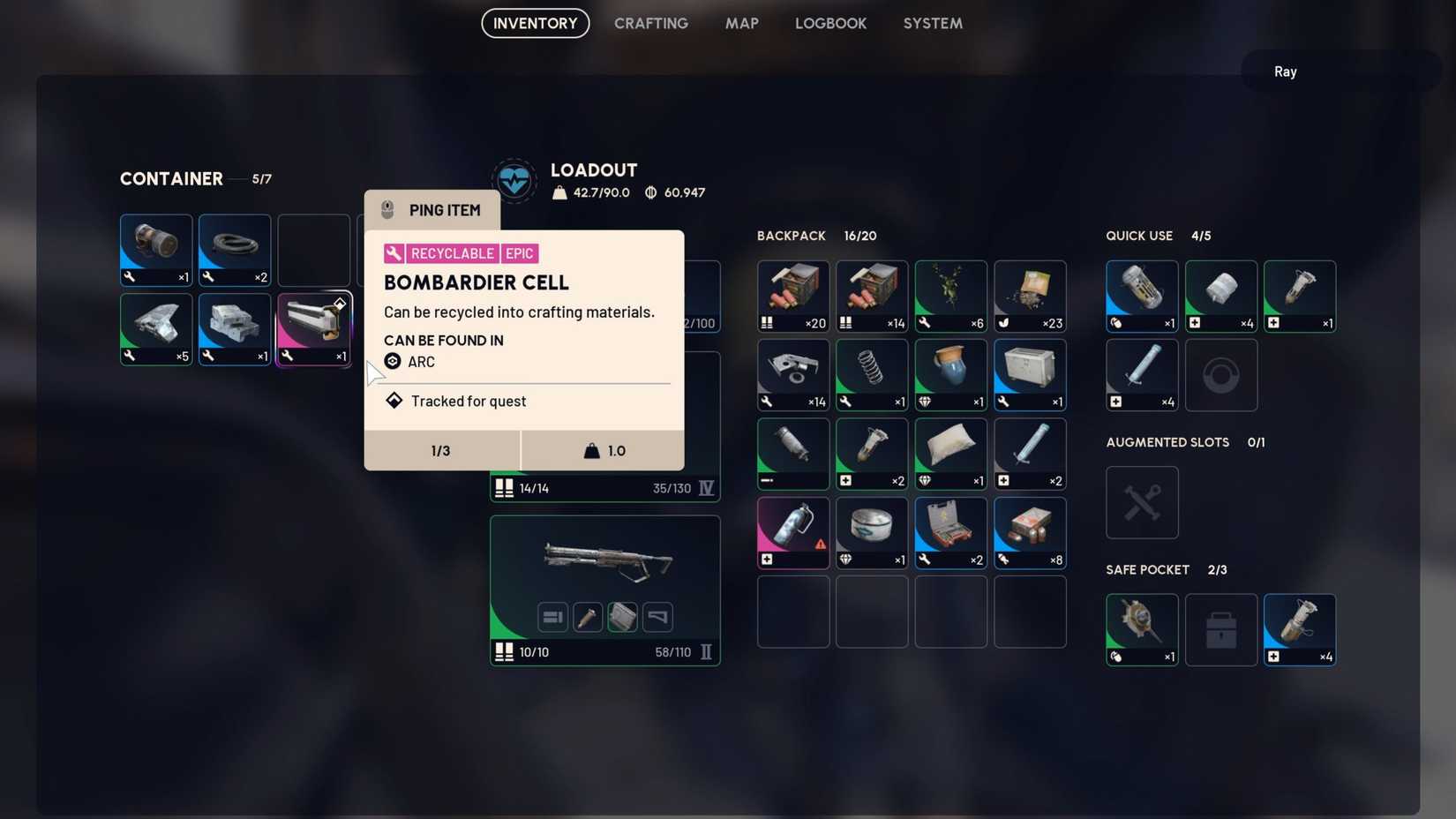Click the empty augmented slot
1456x819 pixels.
(x=1142, y=502)
